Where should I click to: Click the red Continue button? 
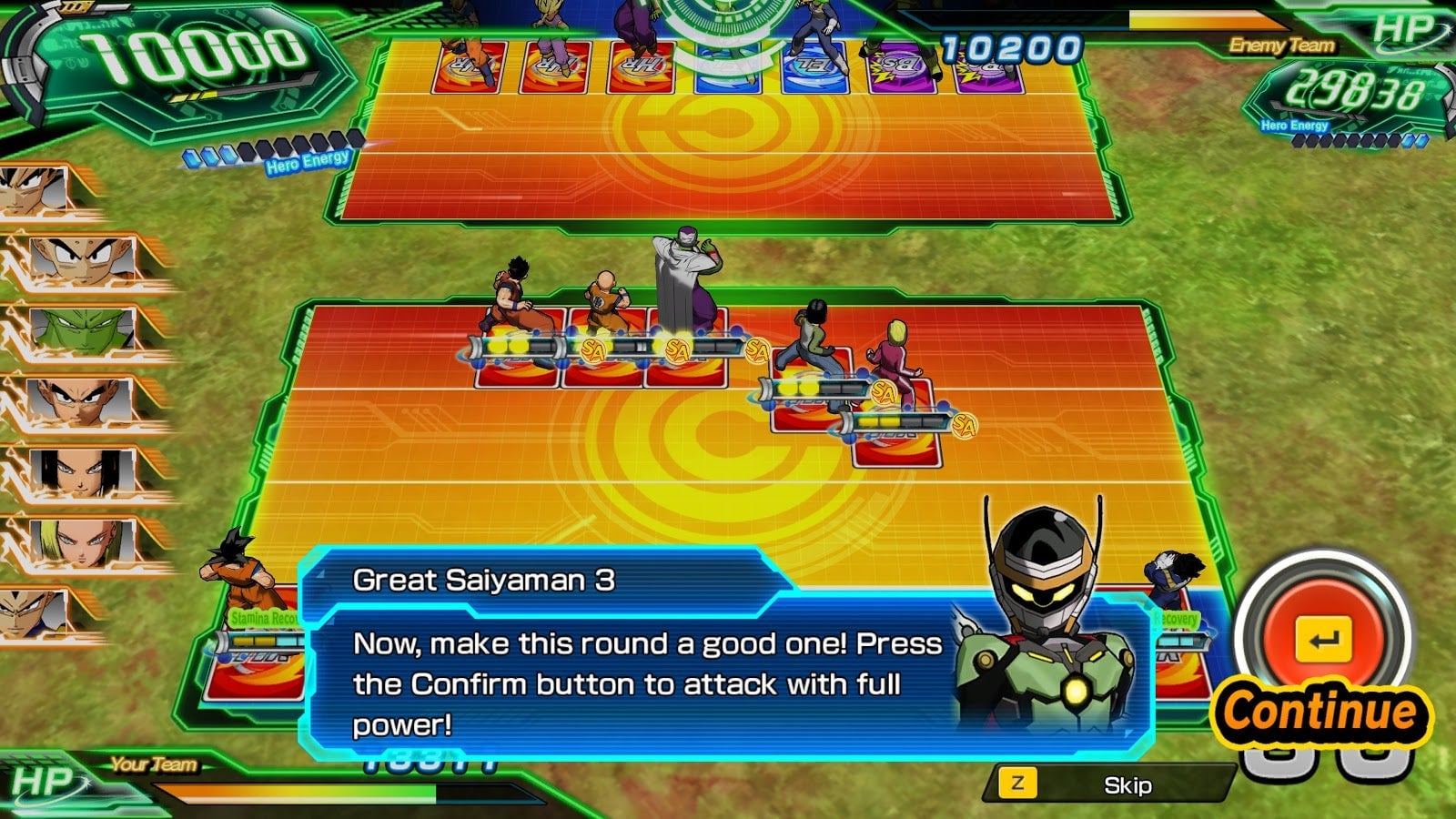coord(1324,642)
